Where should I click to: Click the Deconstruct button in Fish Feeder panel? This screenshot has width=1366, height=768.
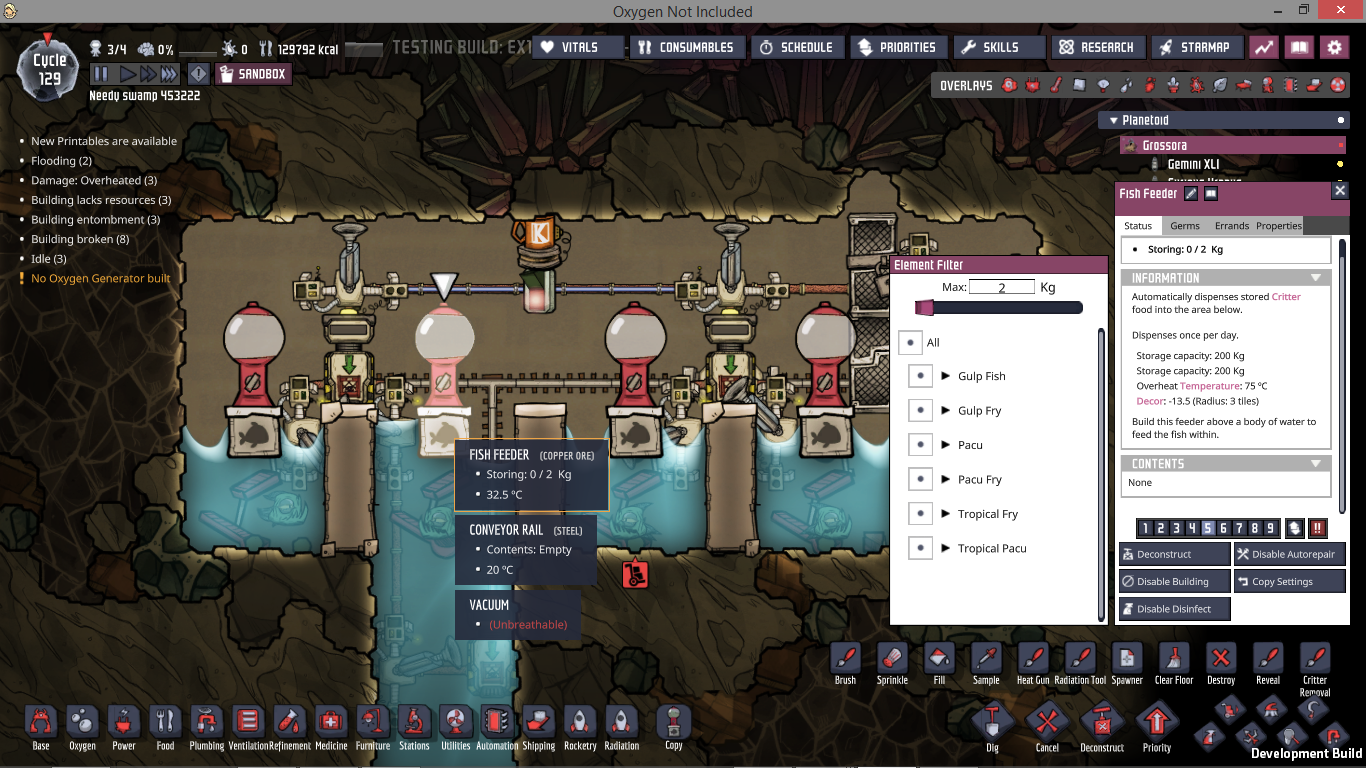pos(1174,554)
